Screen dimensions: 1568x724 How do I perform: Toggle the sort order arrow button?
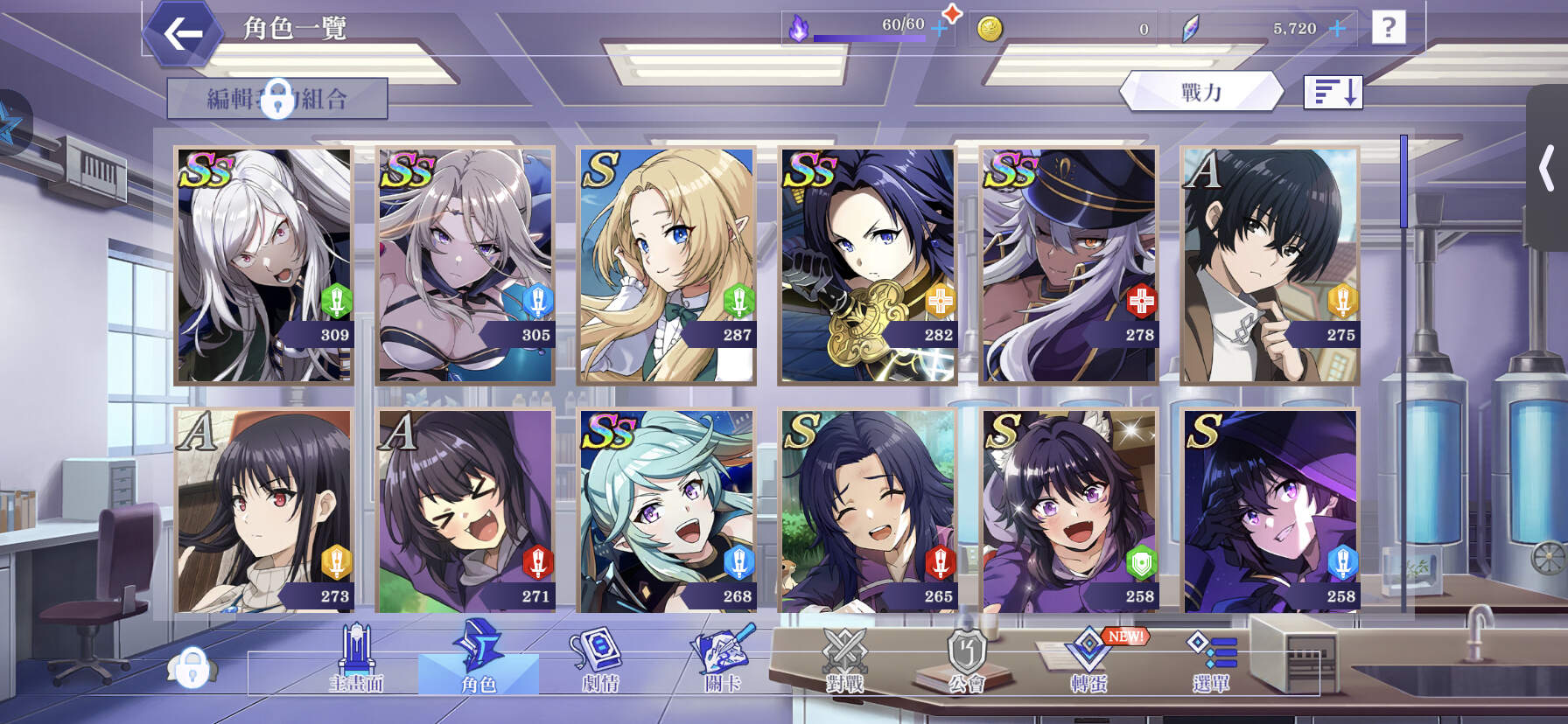pyautogui.click(x=1333, y=92)
